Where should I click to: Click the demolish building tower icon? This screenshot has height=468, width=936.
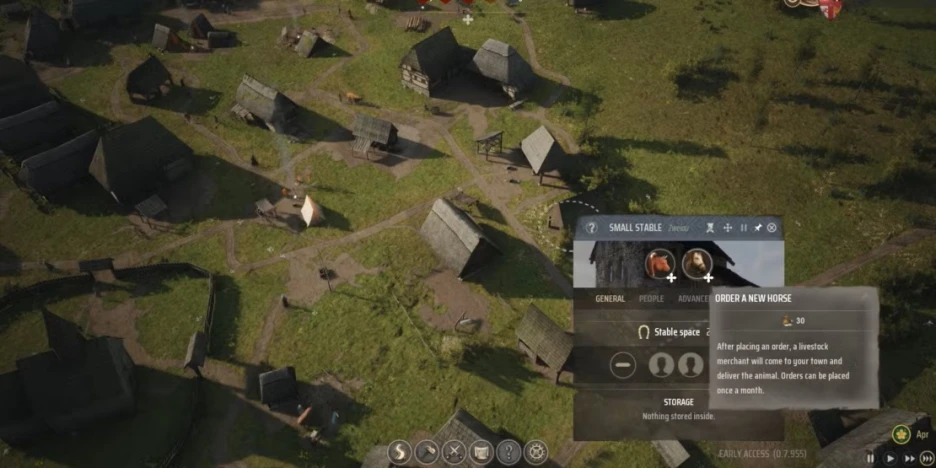tap(711, 228)
